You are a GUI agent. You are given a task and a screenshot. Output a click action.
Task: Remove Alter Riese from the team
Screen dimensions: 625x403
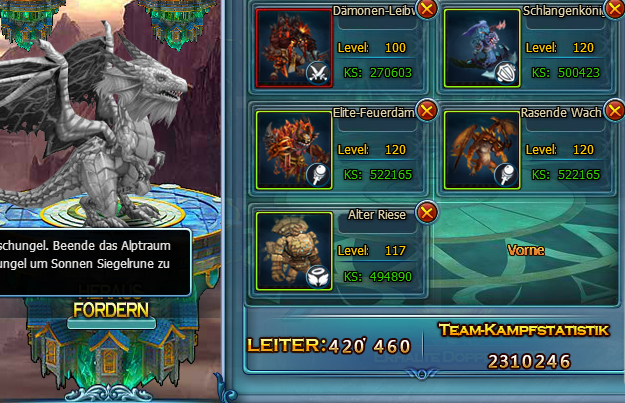(x=427, y=211)
